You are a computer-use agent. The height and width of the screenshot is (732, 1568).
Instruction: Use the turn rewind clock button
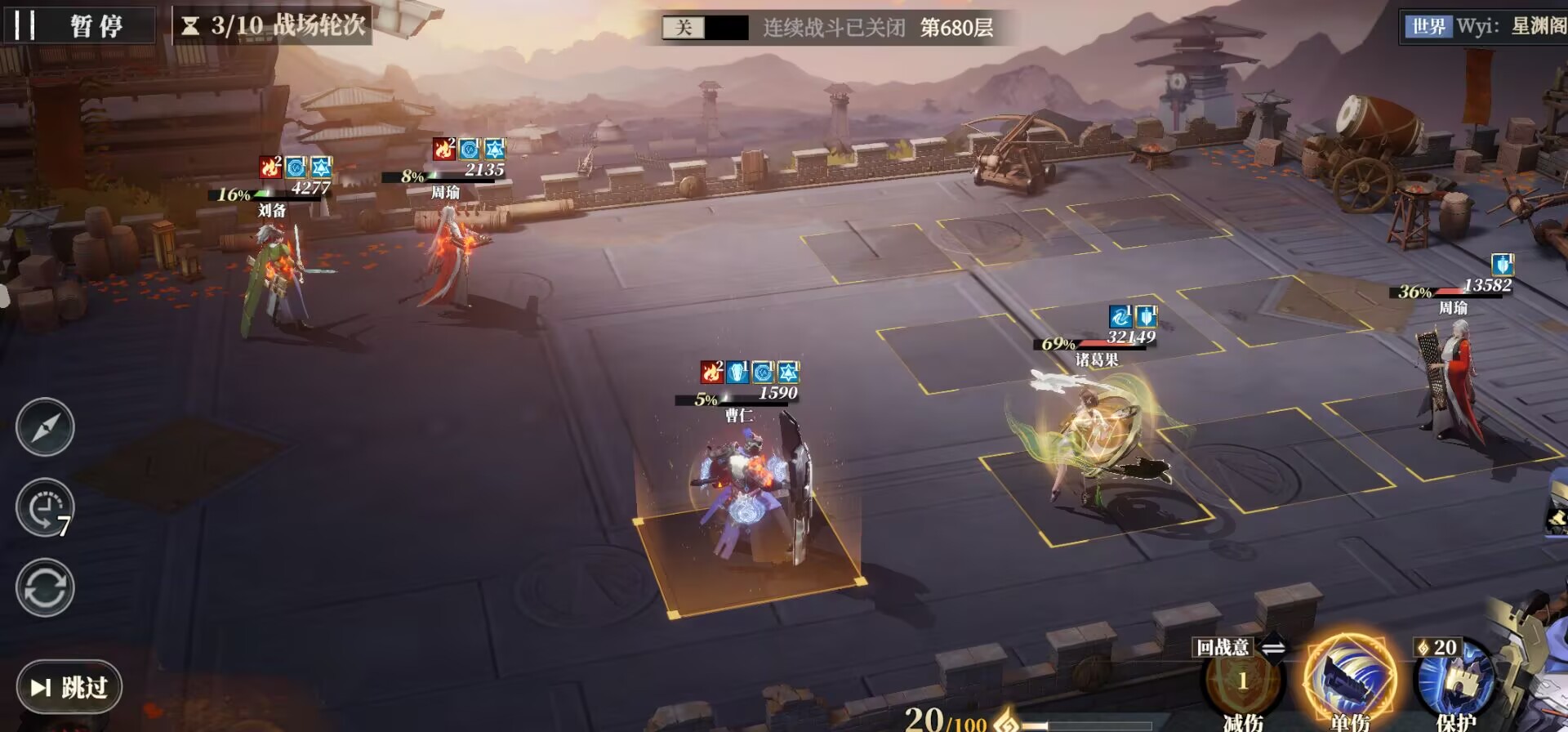tap(45, 507)
